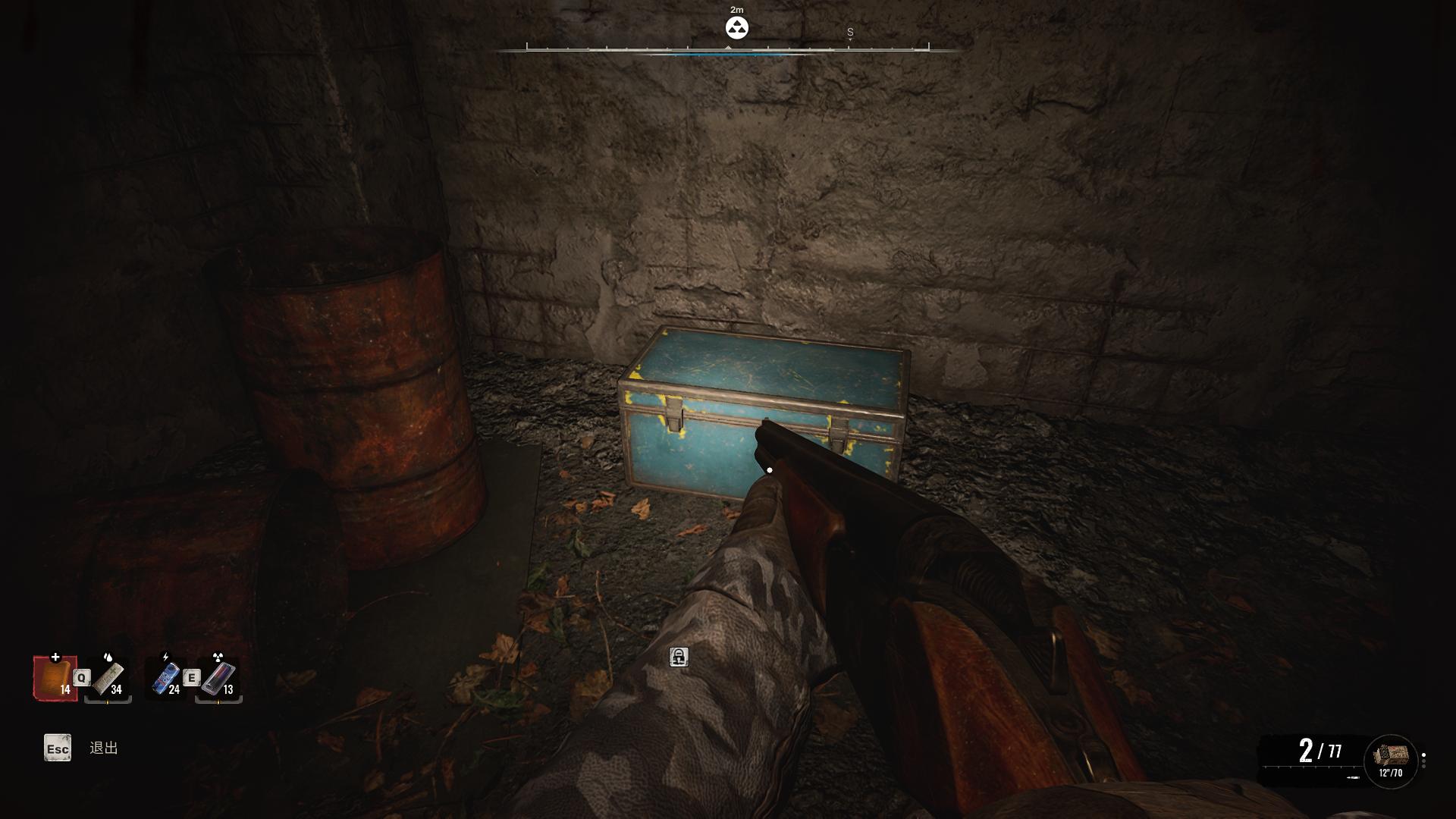The image size is (1456, 819).
Task: Select the blue energy drink slot
Action: [x=166, y=679]
